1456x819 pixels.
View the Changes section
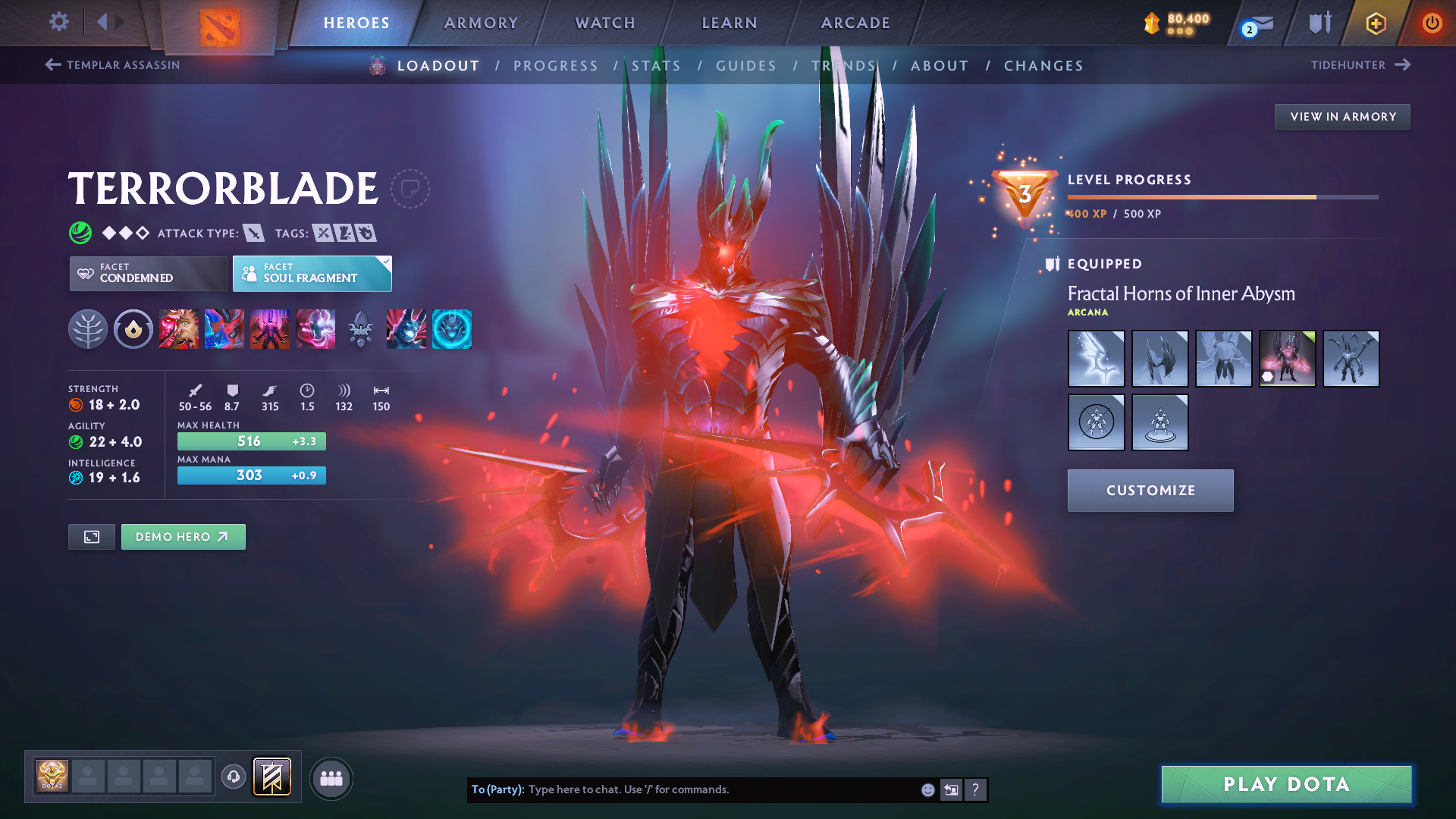(1043, 66)
